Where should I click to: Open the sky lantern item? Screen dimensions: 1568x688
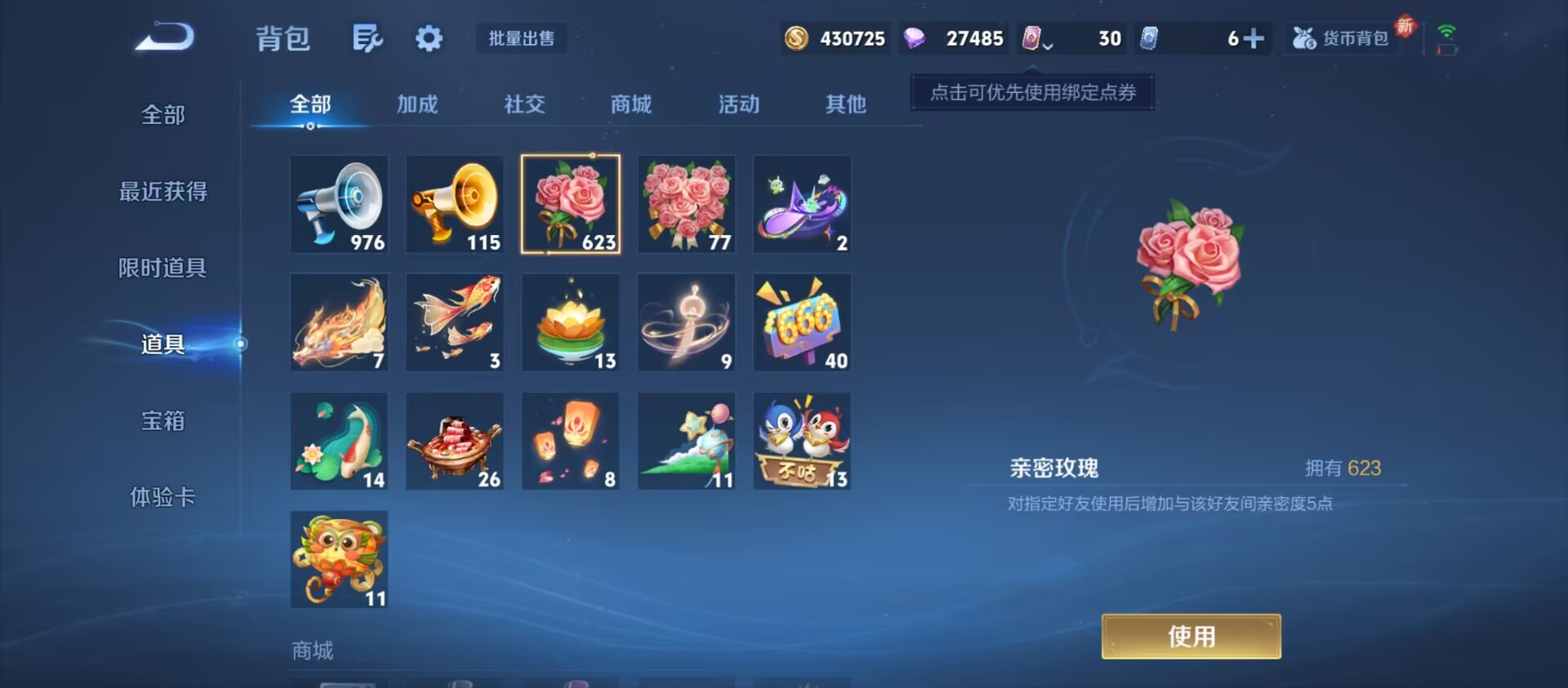click(x=570, y=439)
